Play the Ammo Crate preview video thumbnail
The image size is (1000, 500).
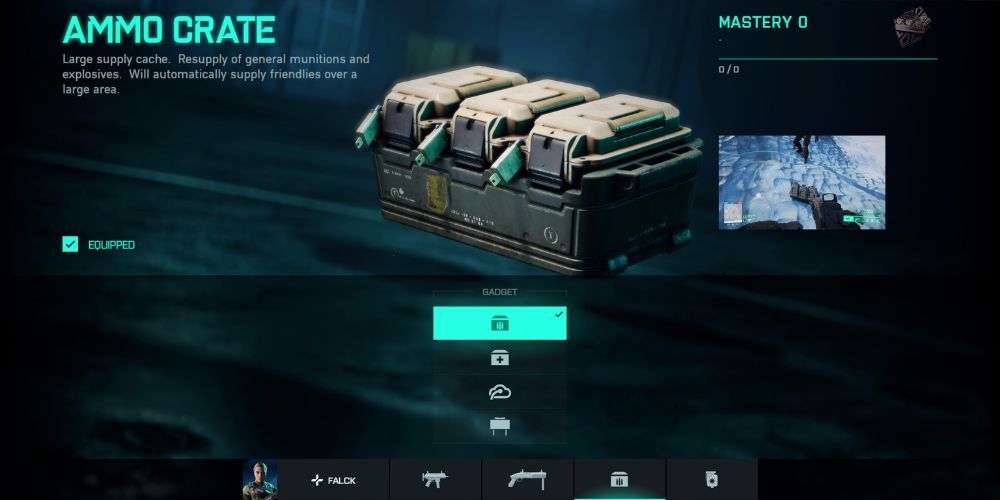tap(802, 182)
